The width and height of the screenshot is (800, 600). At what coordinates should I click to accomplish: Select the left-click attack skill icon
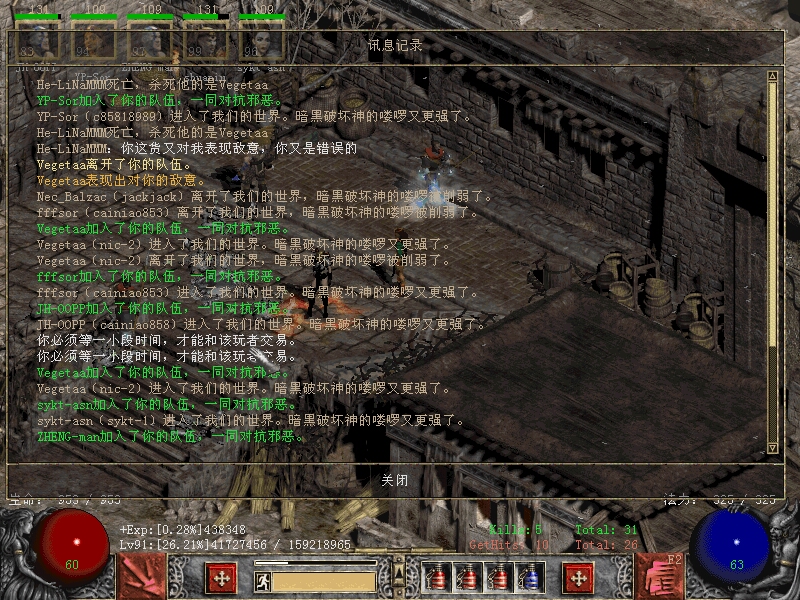click(x=141, y=577)
